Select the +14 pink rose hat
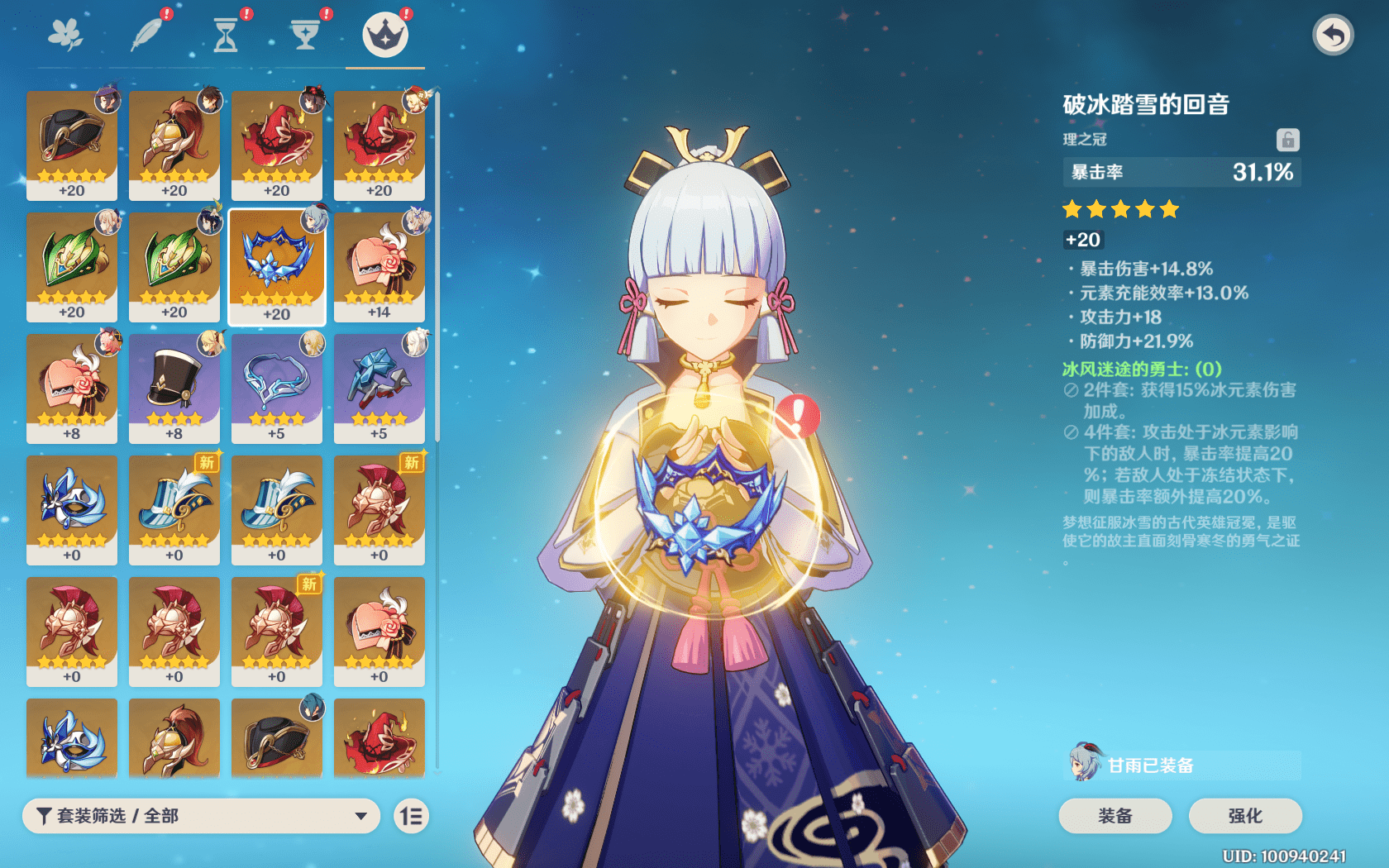The image size is (1389, 868). 379,266
